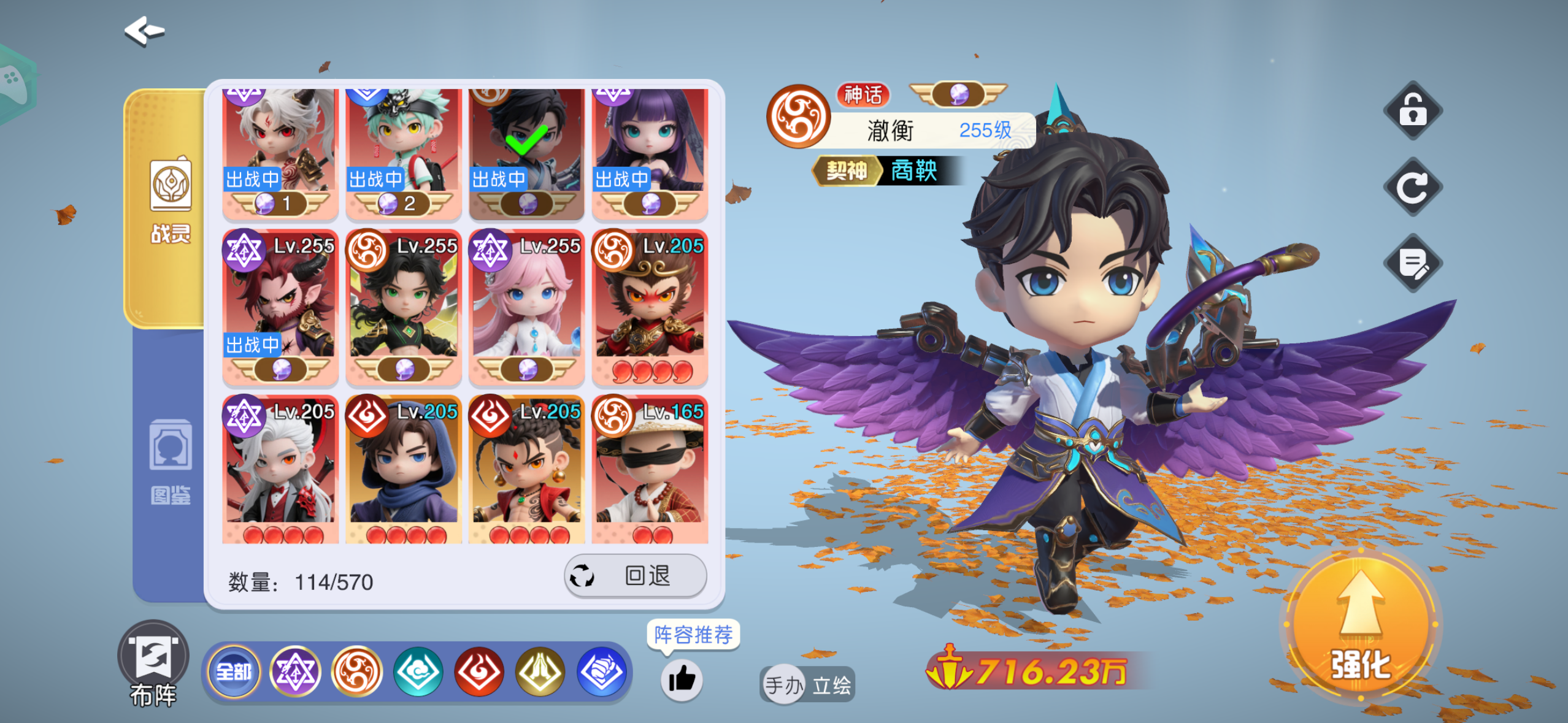Toggle the lock on character 澈衡
Screen dimensions: 1568x723
point(1413,112)
